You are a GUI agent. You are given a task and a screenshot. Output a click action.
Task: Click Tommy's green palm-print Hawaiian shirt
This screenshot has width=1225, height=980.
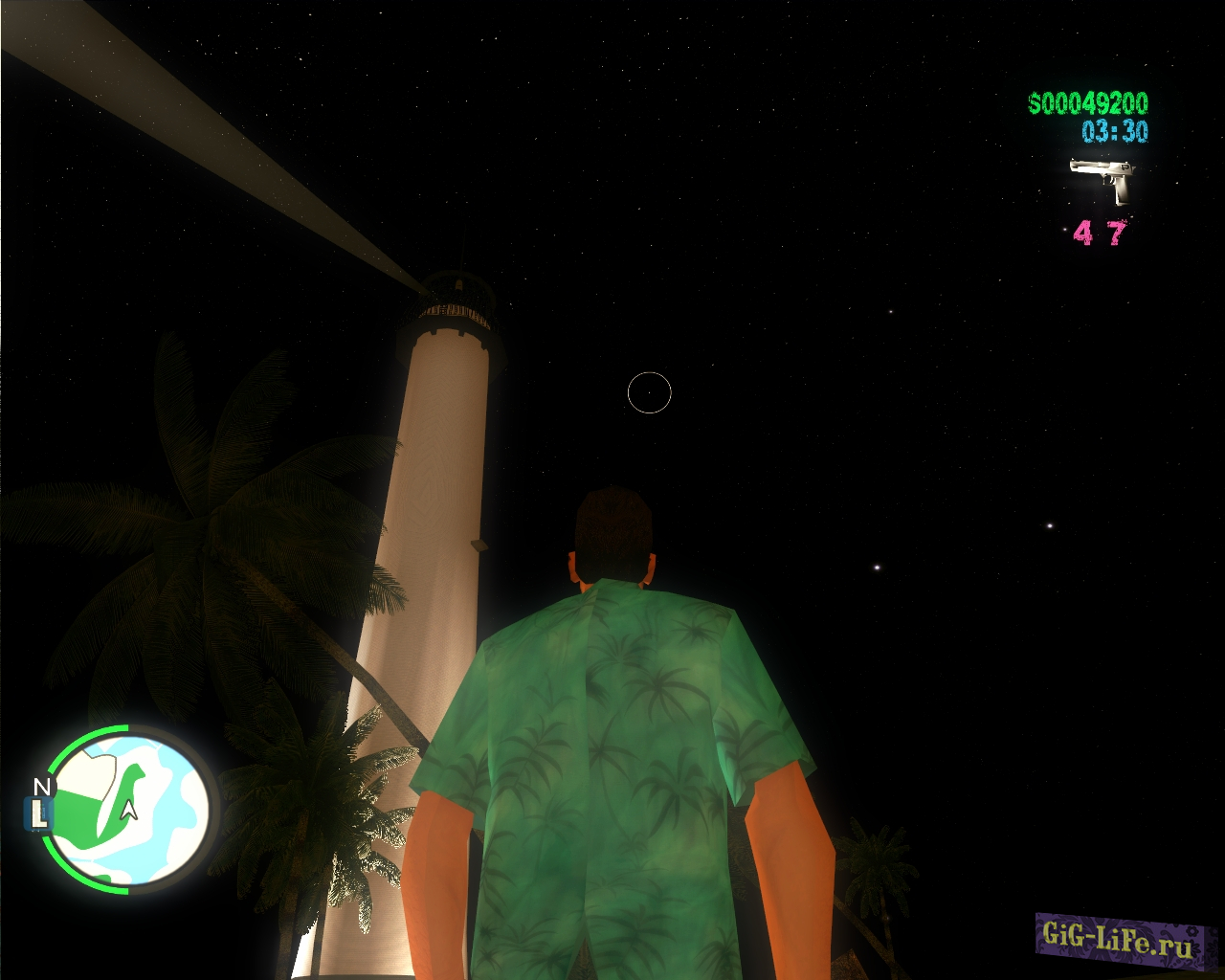[612, 746]
